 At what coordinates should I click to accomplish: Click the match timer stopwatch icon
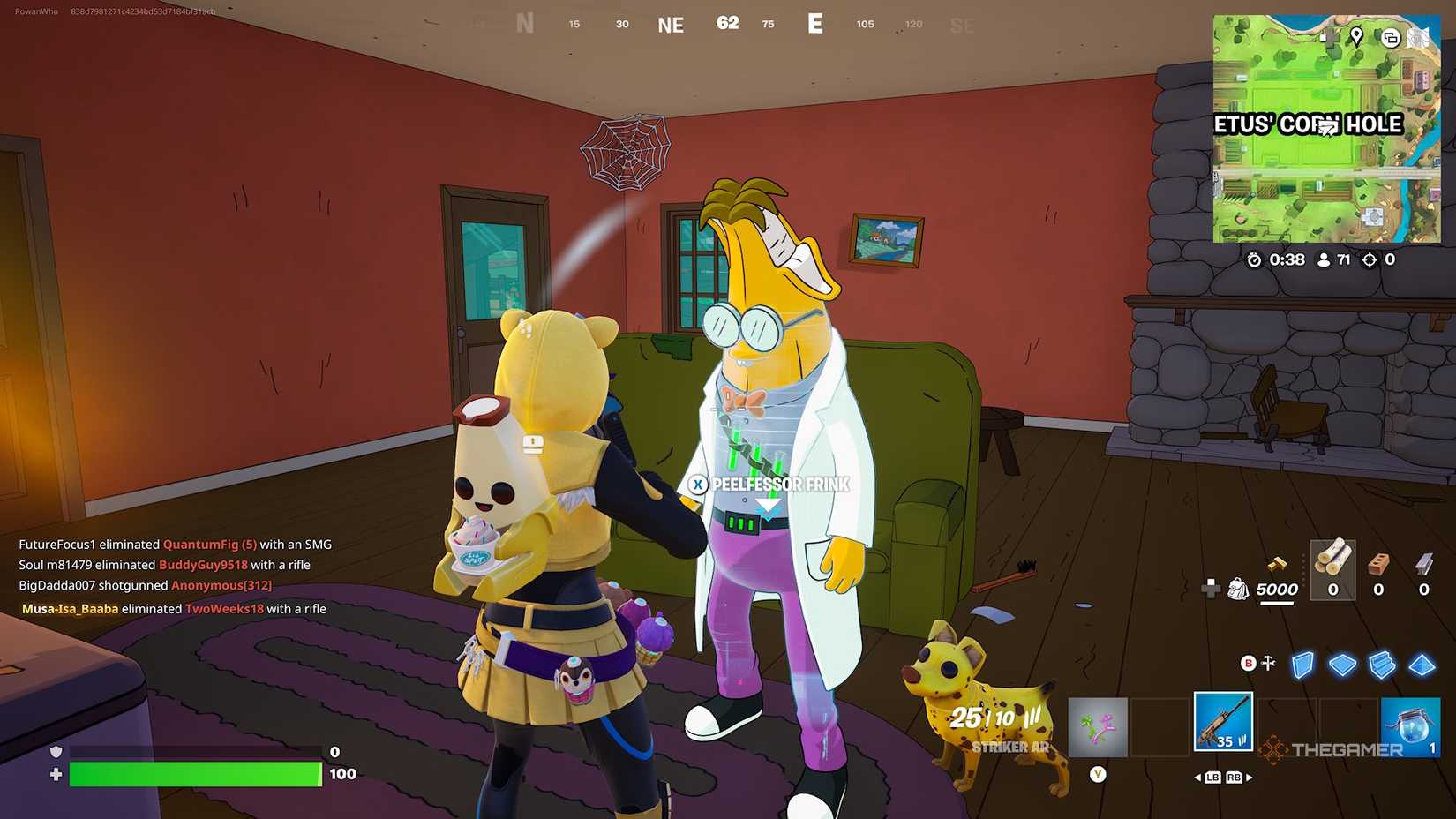tap(1254, 259)
